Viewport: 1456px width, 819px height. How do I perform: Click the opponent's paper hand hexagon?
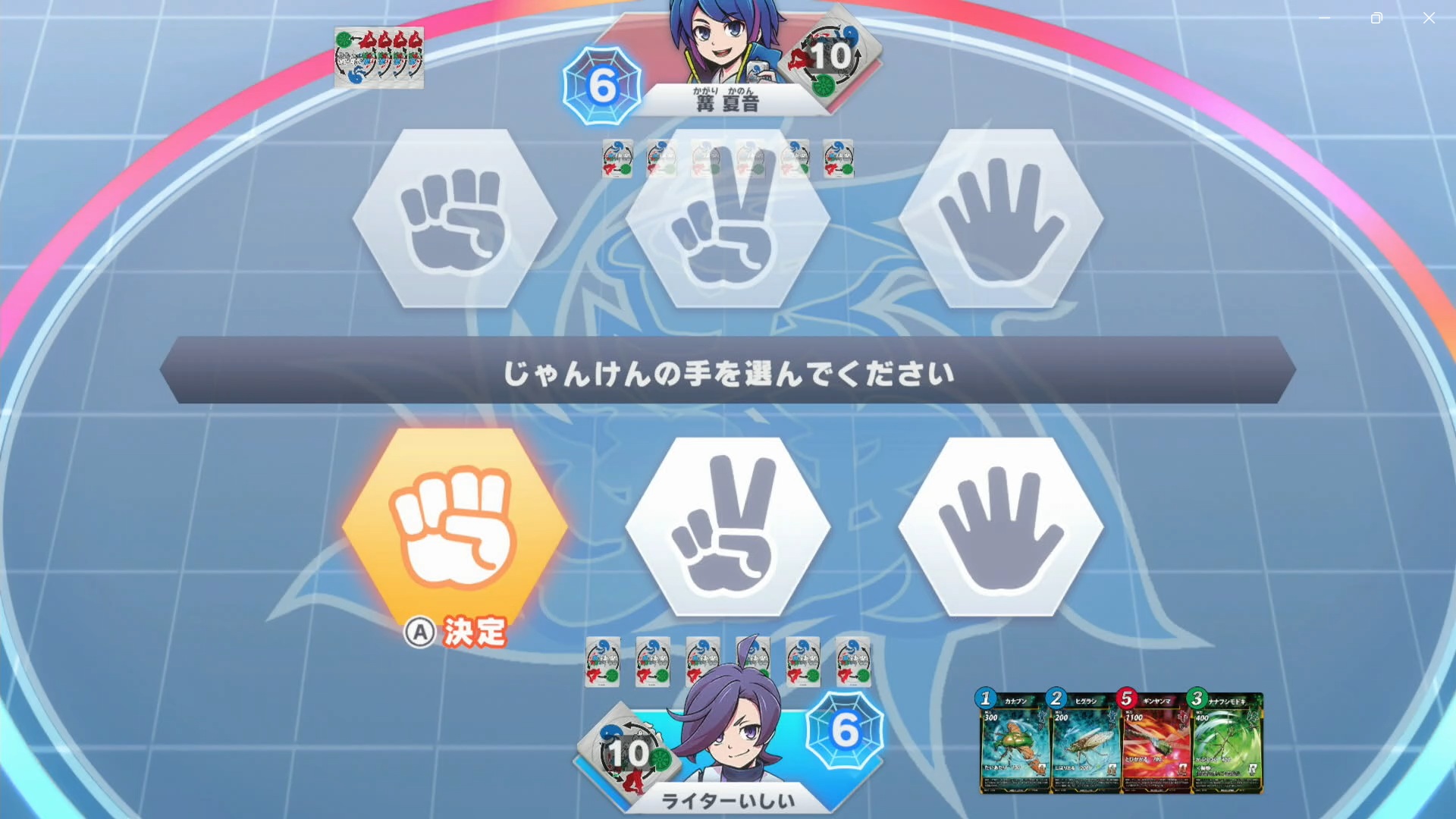[1001, 220]
